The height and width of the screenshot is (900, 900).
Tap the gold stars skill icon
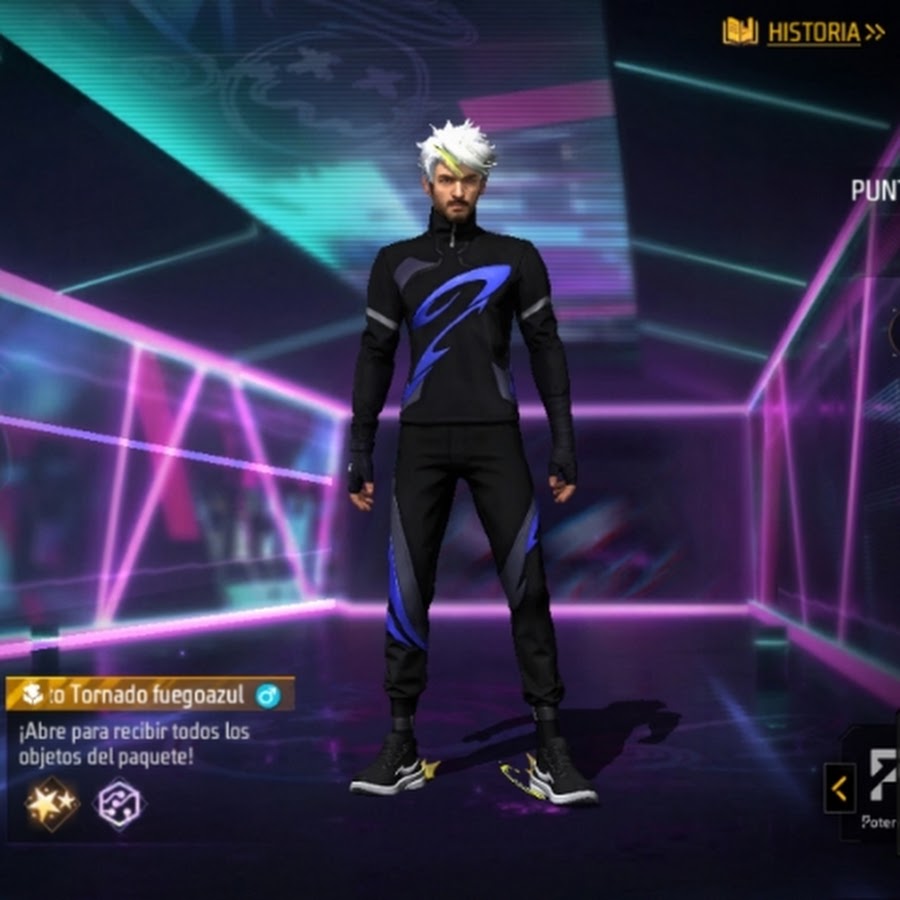(x=52, y=804)
